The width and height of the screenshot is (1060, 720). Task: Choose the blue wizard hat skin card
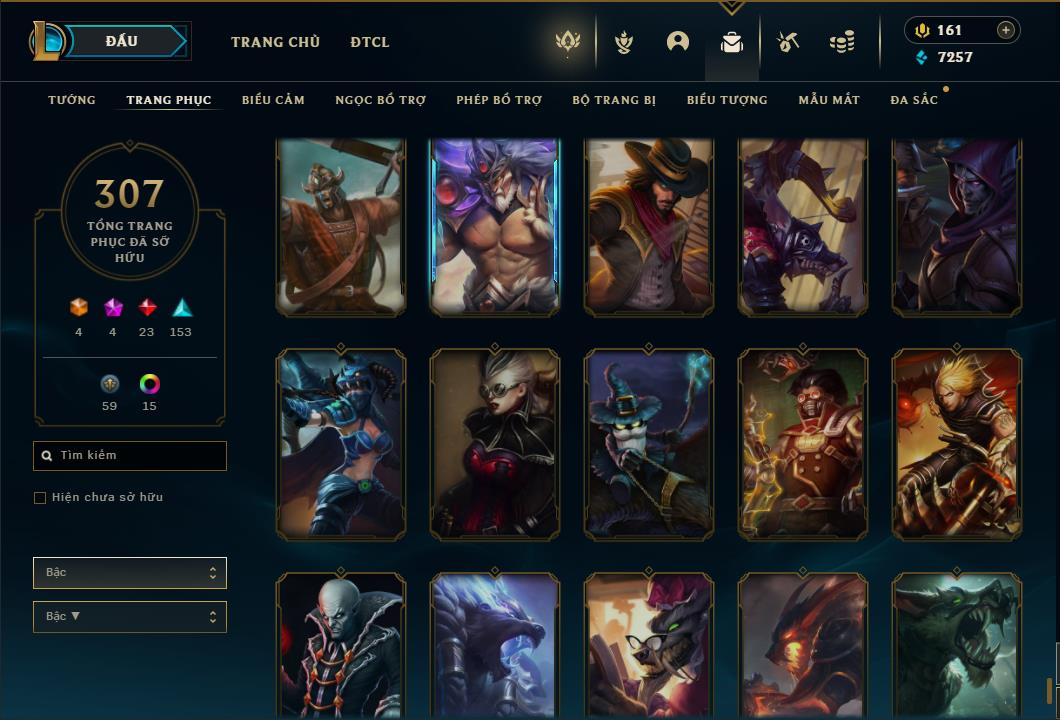(x=649, y=443)
